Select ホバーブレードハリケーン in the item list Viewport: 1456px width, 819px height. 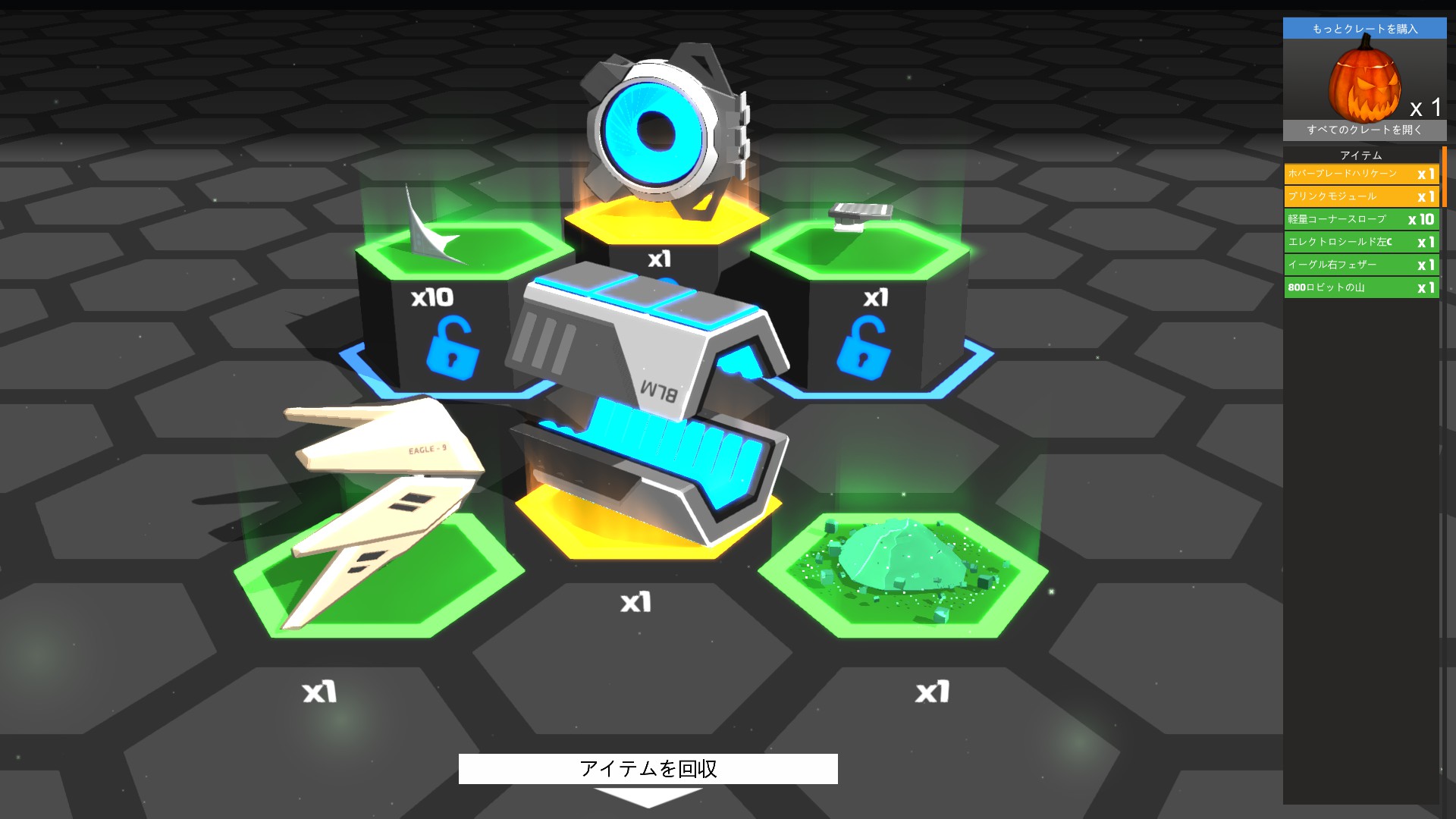(1360, 173)
